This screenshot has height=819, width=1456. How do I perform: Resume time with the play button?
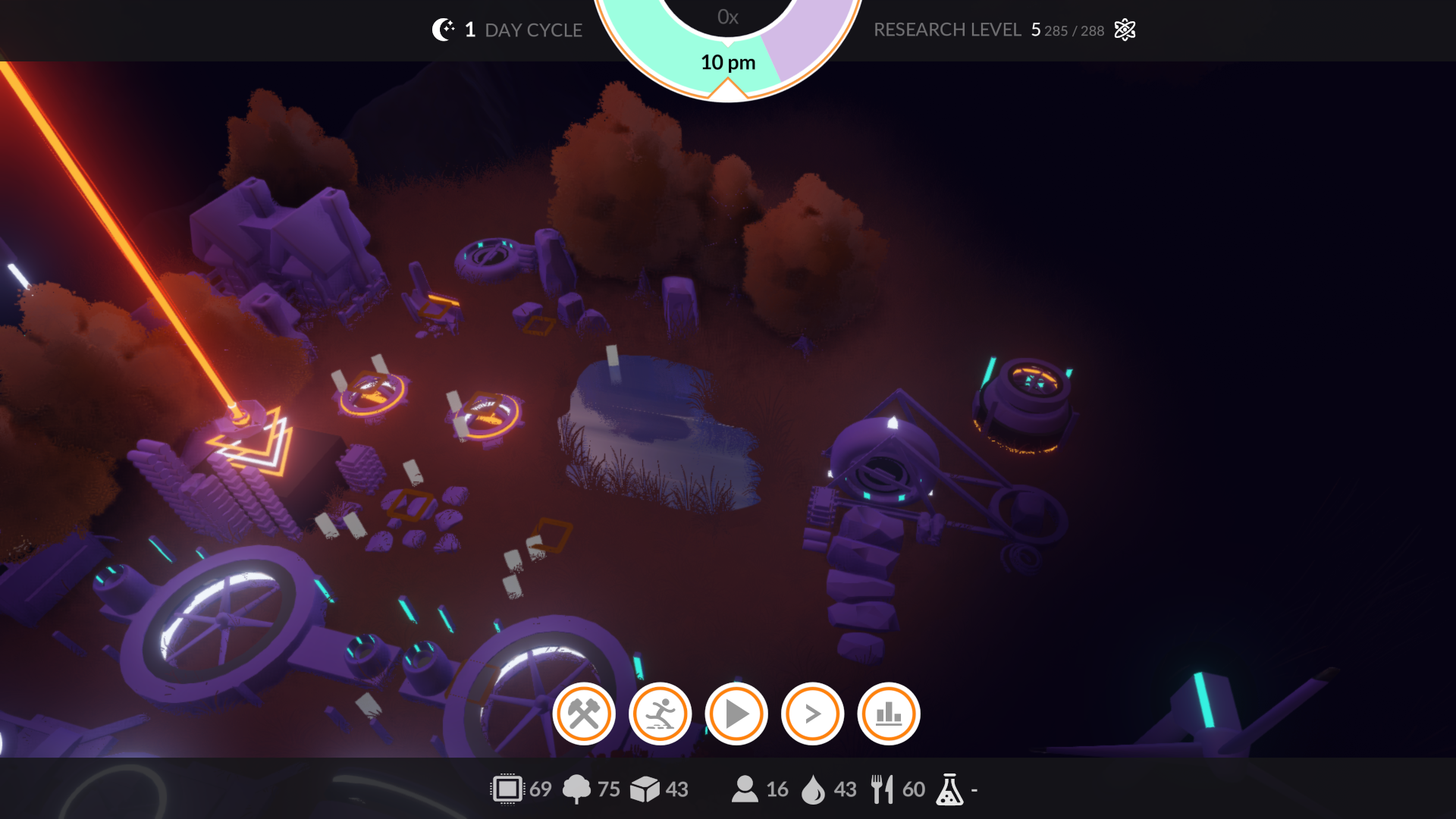[x=736, y=714]
